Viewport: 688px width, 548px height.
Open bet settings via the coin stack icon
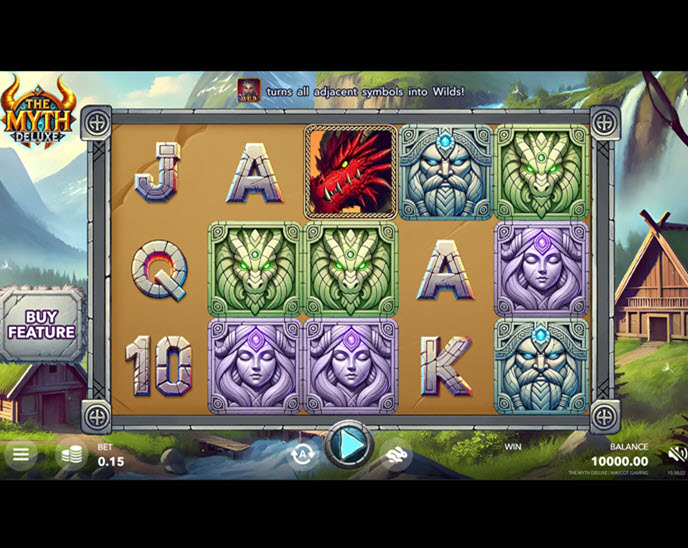72,454
